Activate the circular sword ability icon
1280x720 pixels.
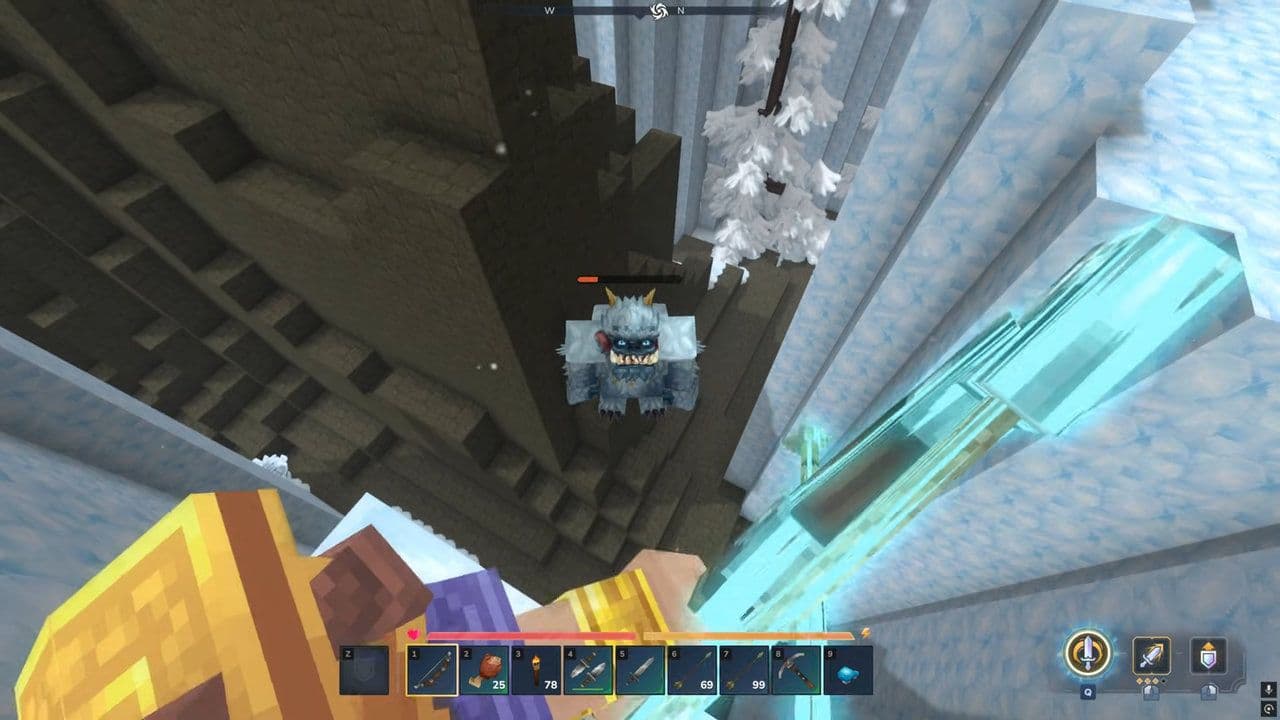pos(1087,654)
